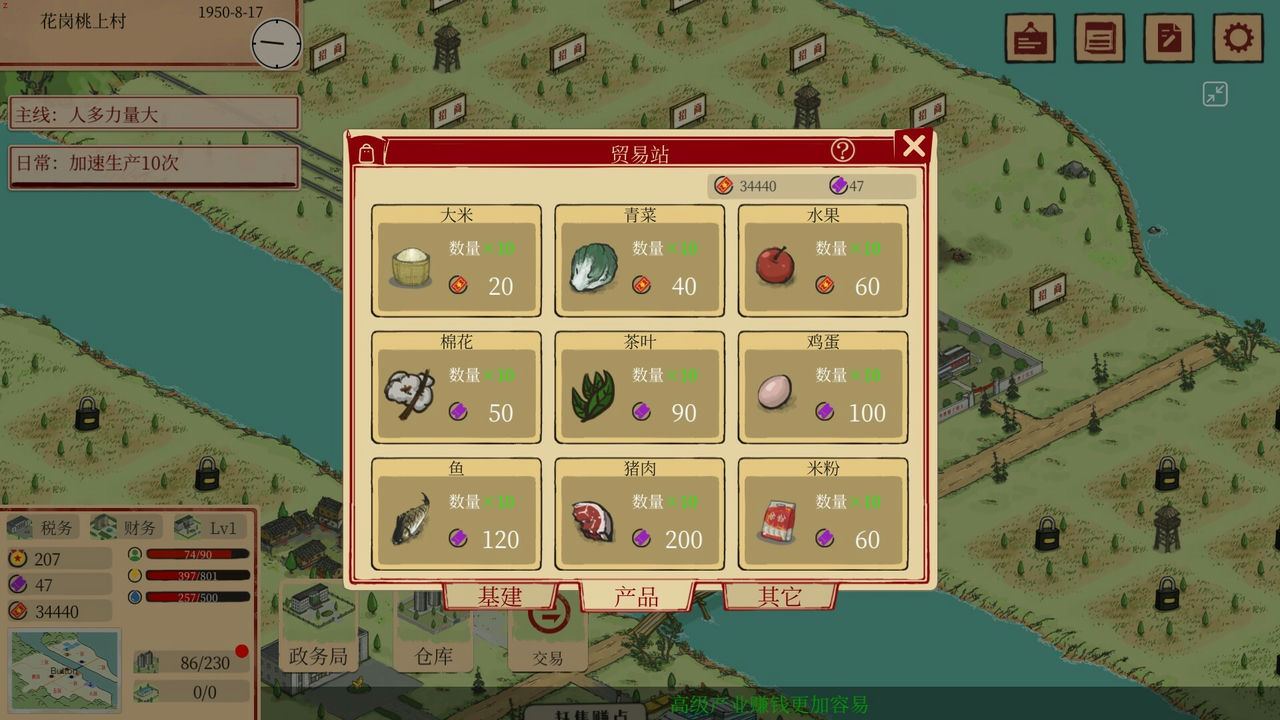
Task: Open the trade station help question mark
Action: pos(843,150)
